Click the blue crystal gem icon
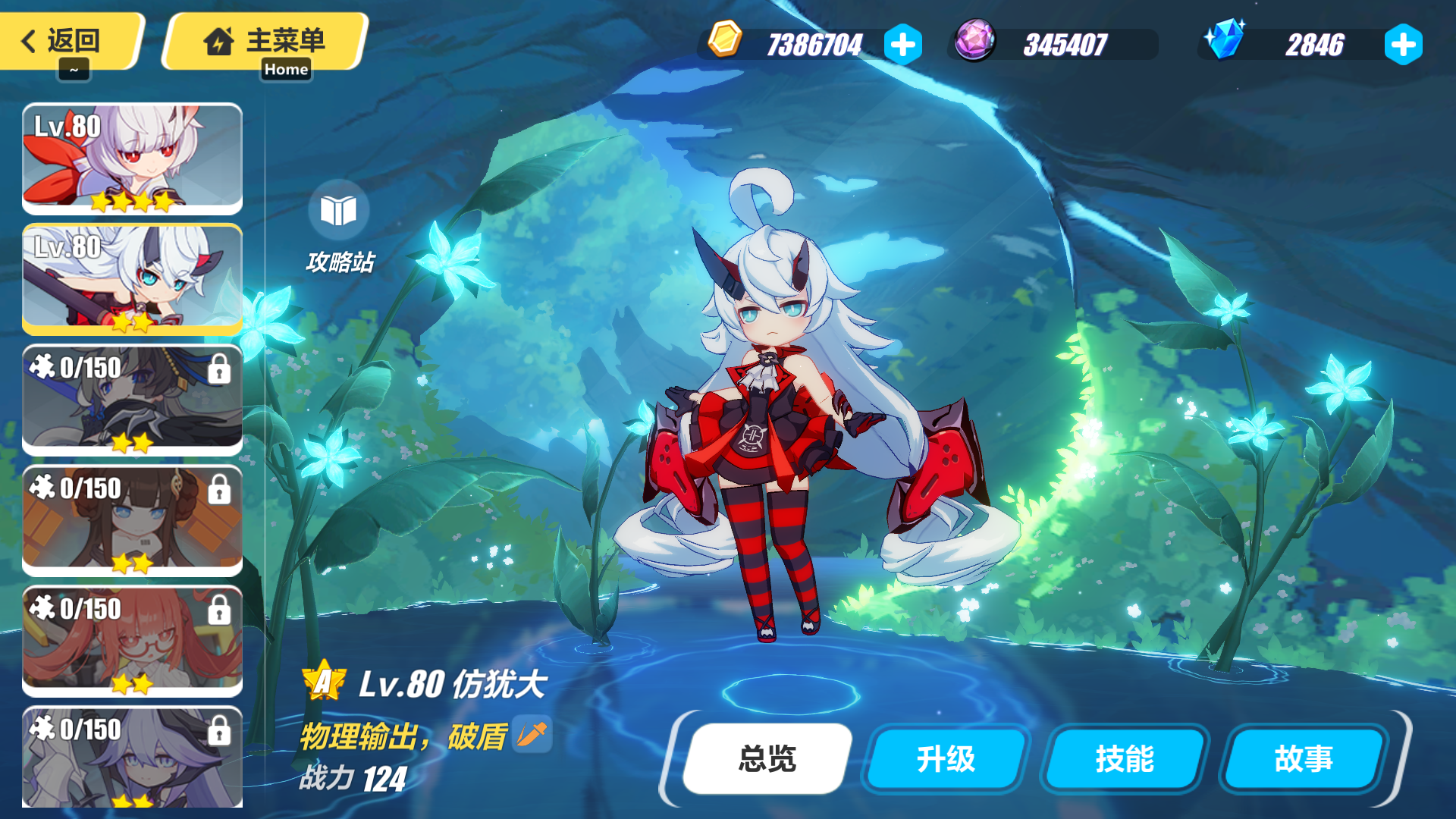The image size is (1456, 819). pyautogui.click(x=1224, y=43)
